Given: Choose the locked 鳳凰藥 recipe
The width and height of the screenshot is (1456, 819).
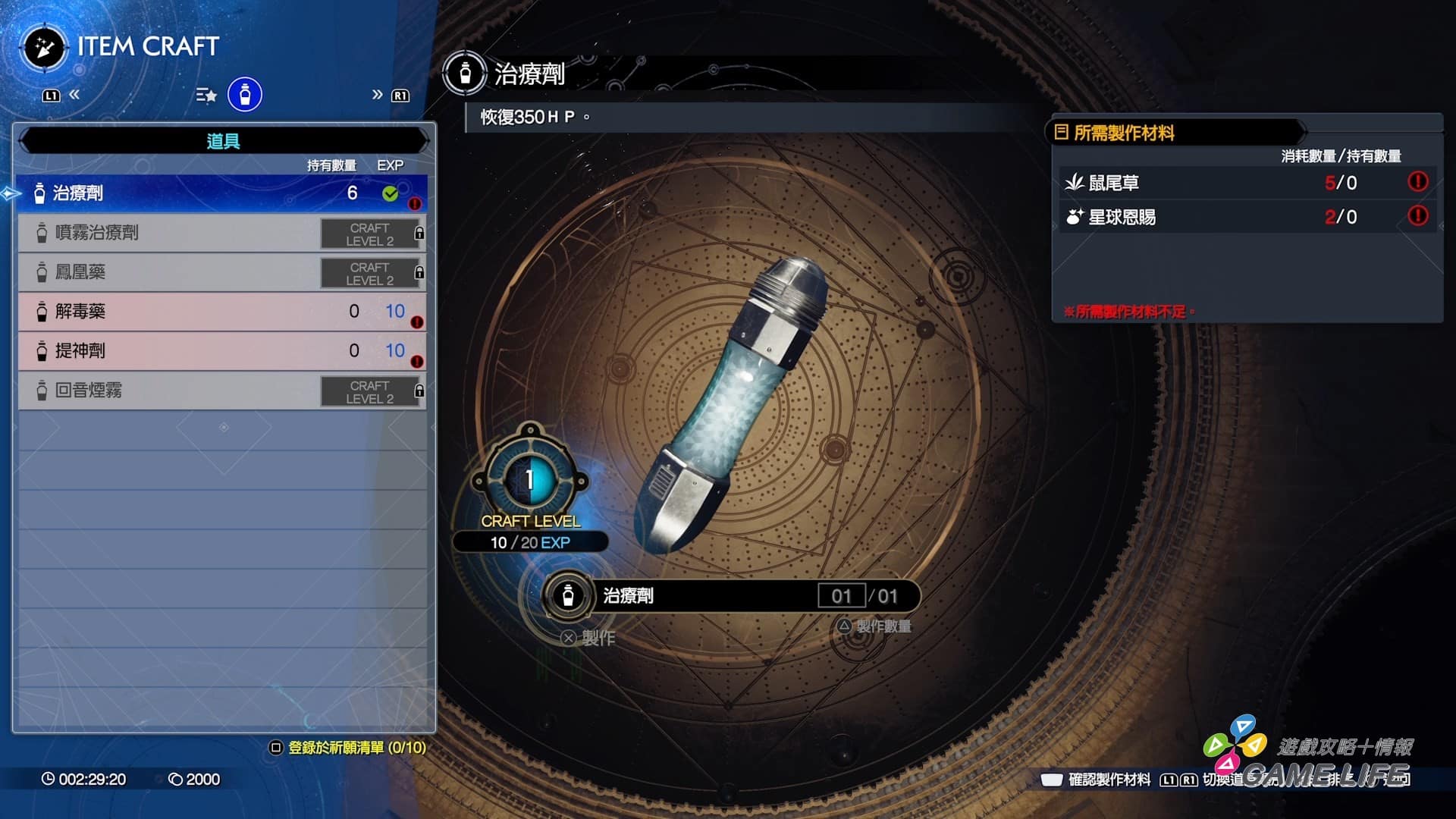Looking at the screenshot, I should (221, 272).
